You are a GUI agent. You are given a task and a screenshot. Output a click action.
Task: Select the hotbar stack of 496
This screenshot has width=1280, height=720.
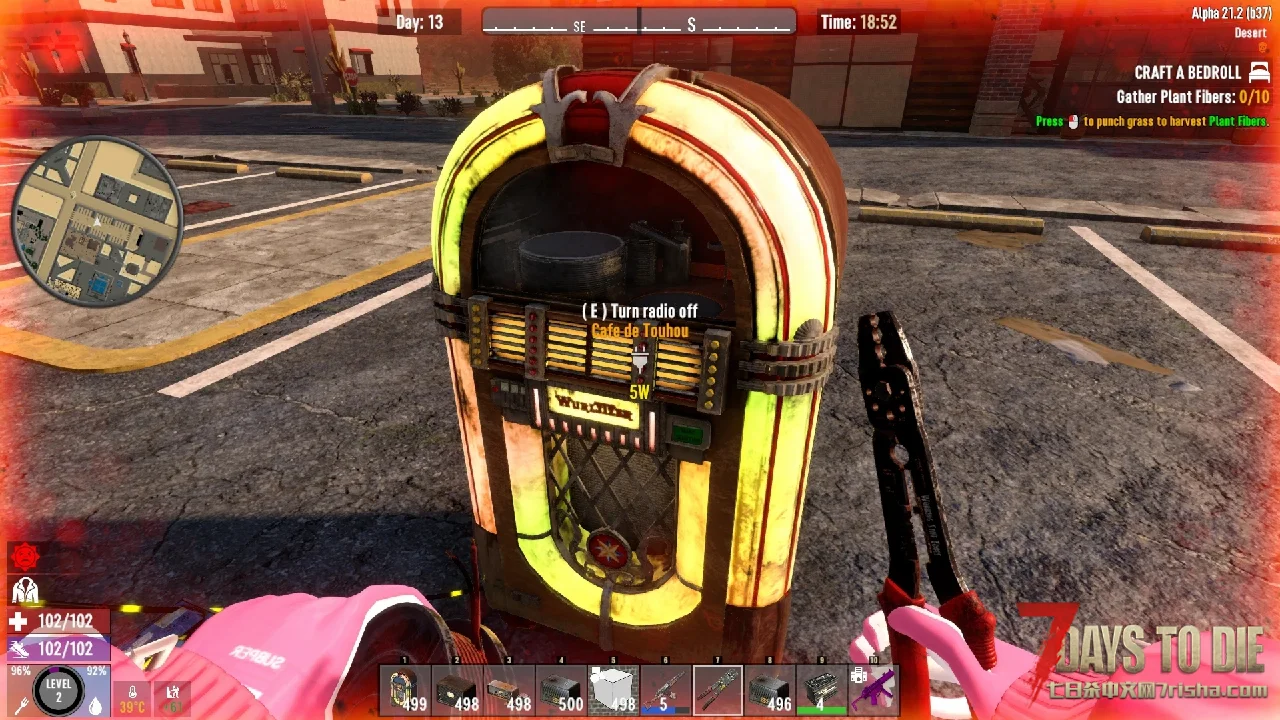[x=770, y=691]
